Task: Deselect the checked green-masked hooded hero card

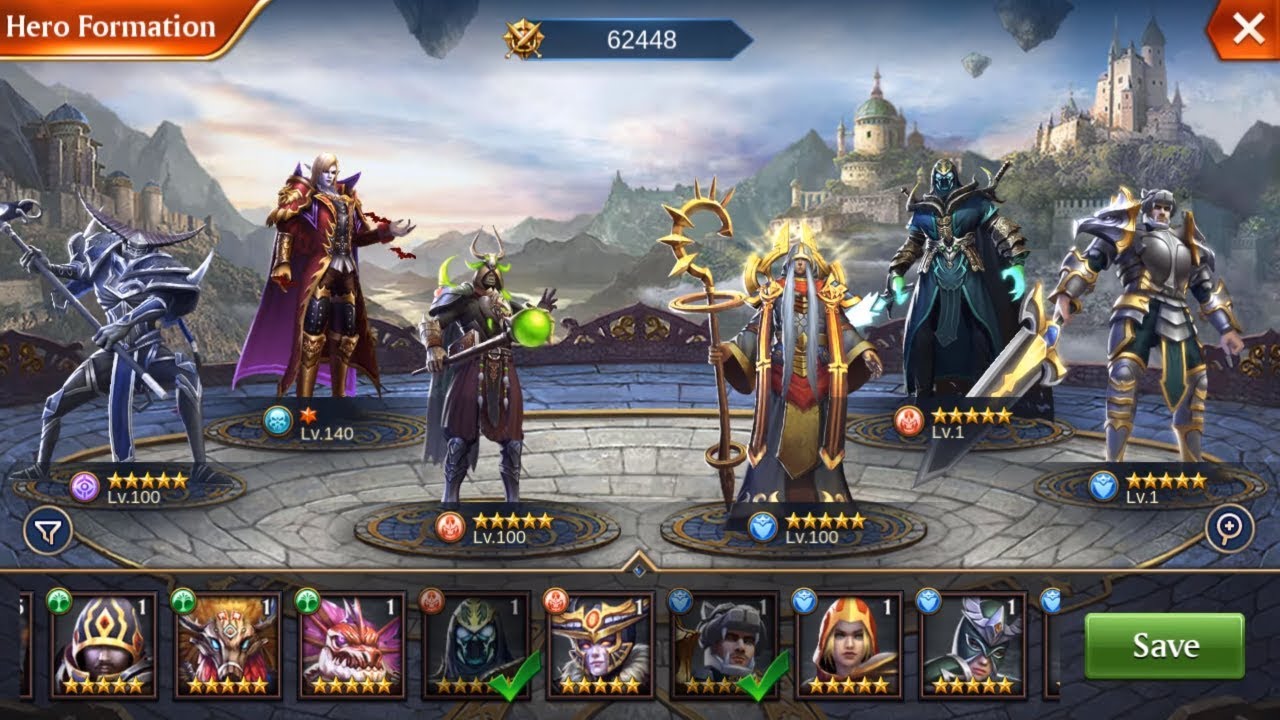Action: coord(474,645)
